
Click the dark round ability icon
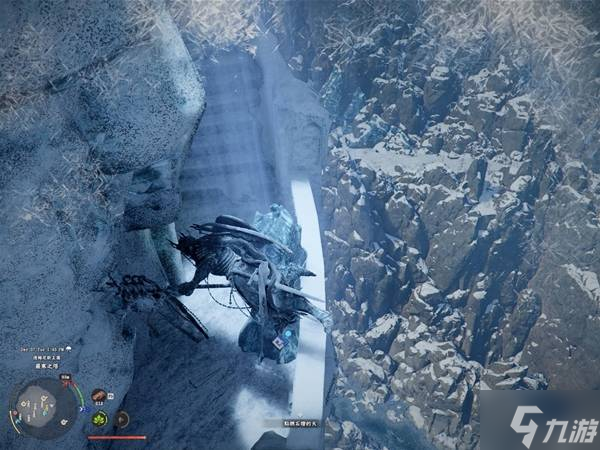coord(122,418)
